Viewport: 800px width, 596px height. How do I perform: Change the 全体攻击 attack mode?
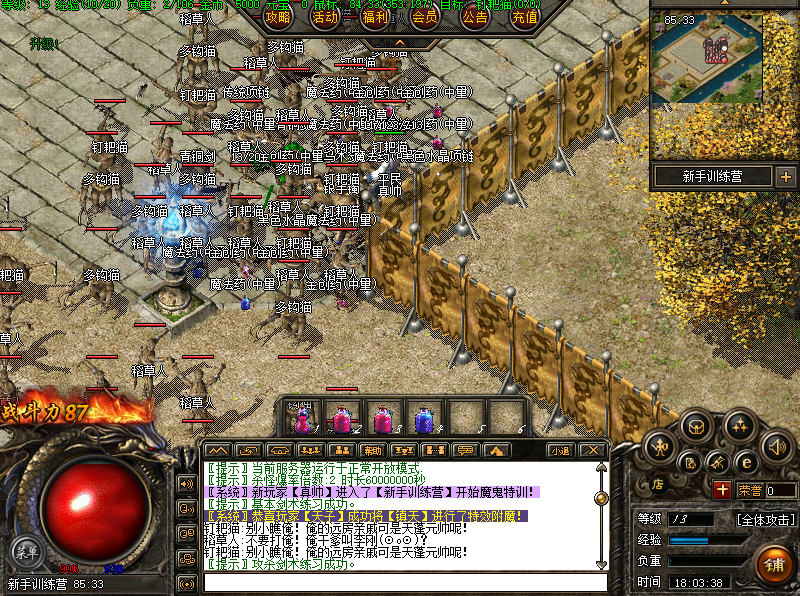[766, 519]
